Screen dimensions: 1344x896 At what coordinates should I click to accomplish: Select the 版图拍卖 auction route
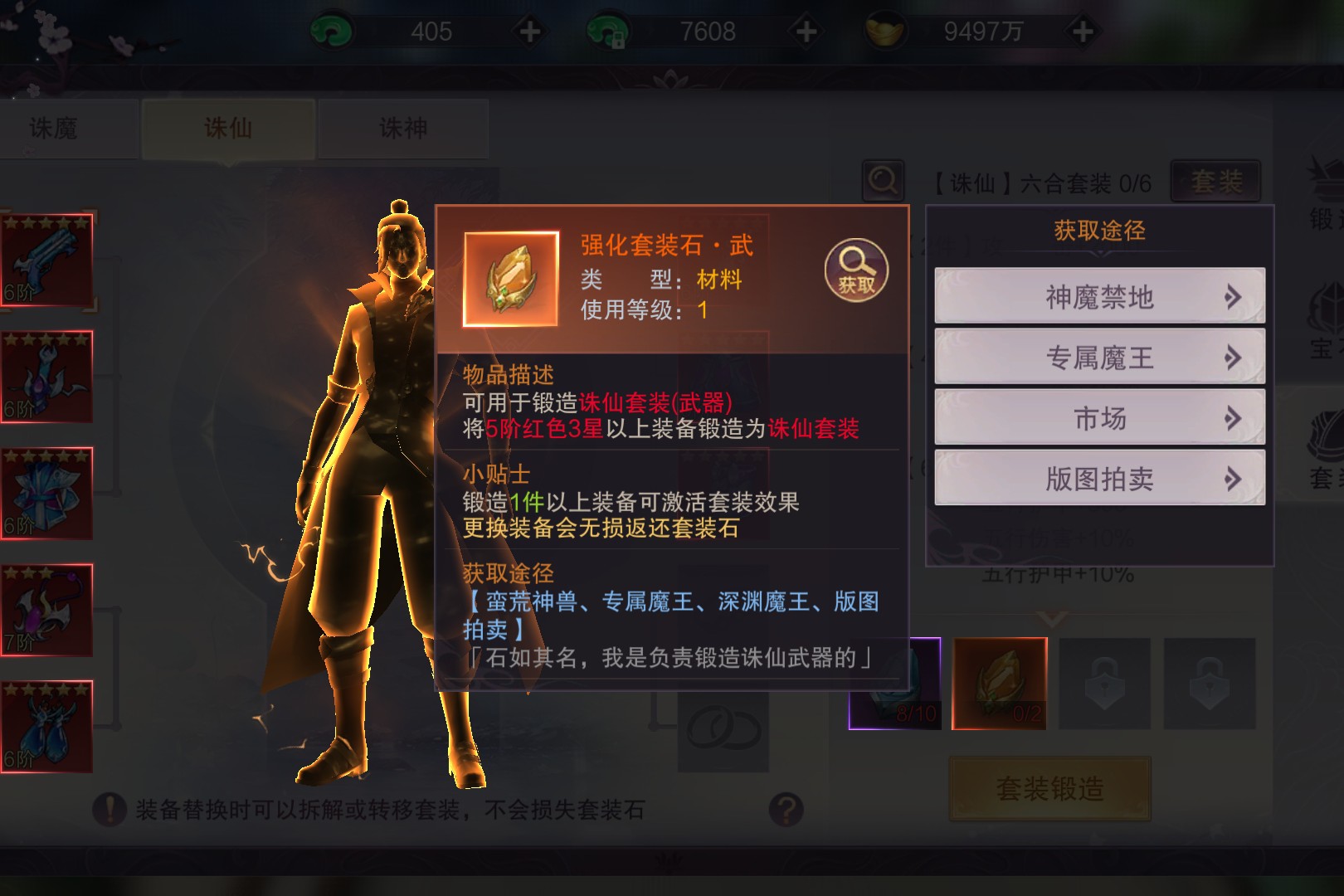(1099, 479)
